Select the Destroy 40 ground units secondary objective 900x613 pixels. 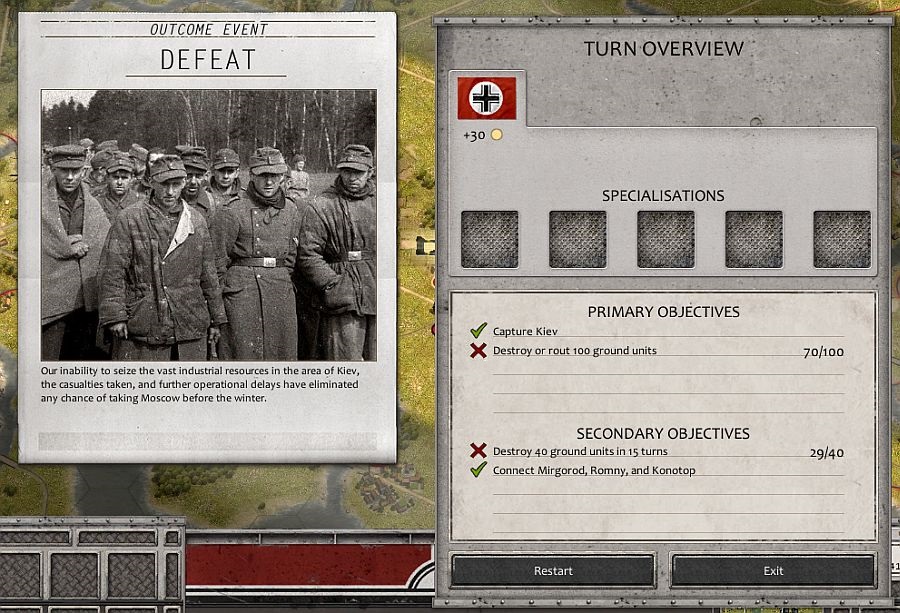[x=580, y=452]
